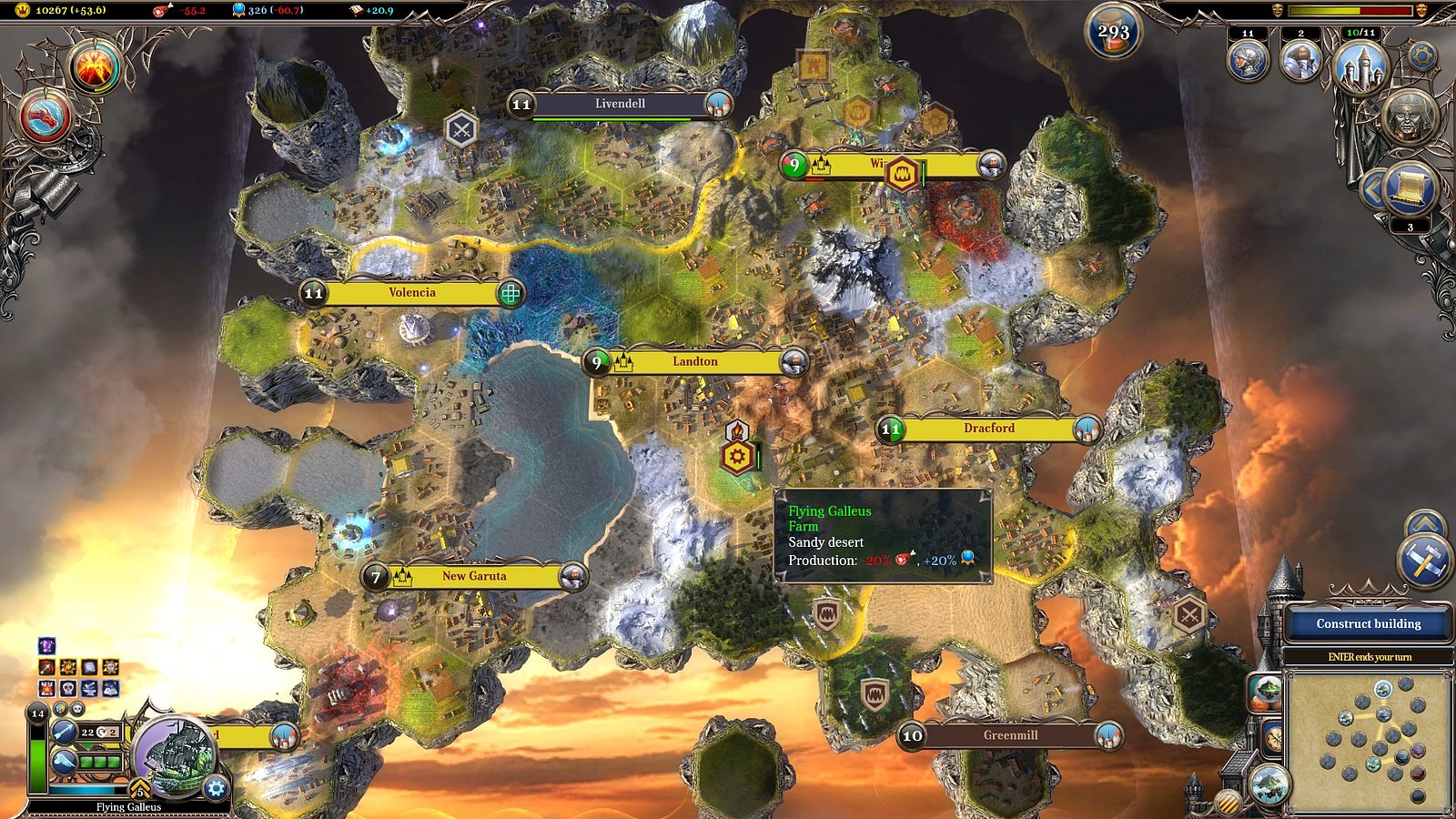Open the quests scroll icon labeled 3
The image size is (1456, 819).
point(1410,188)
